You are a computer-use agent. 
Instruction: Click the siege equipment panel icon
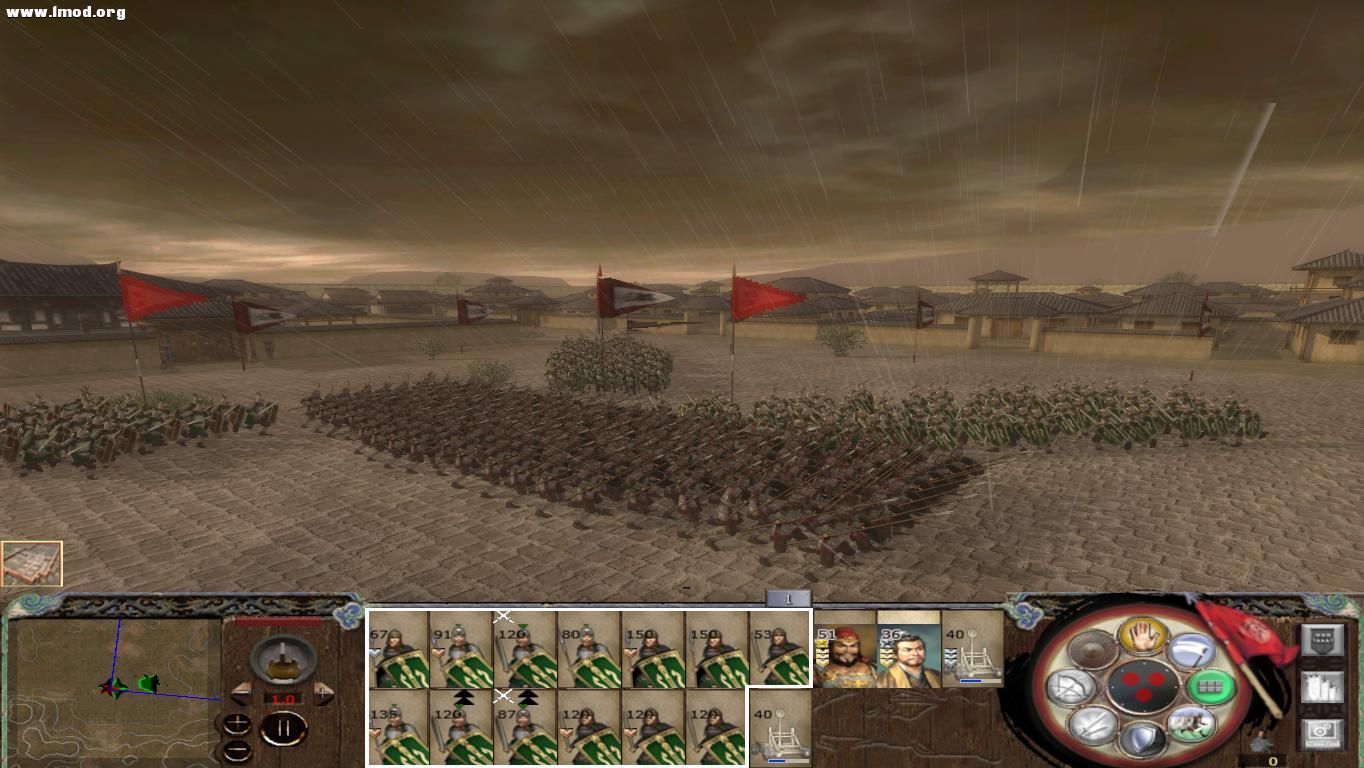tap(1321, 686)
